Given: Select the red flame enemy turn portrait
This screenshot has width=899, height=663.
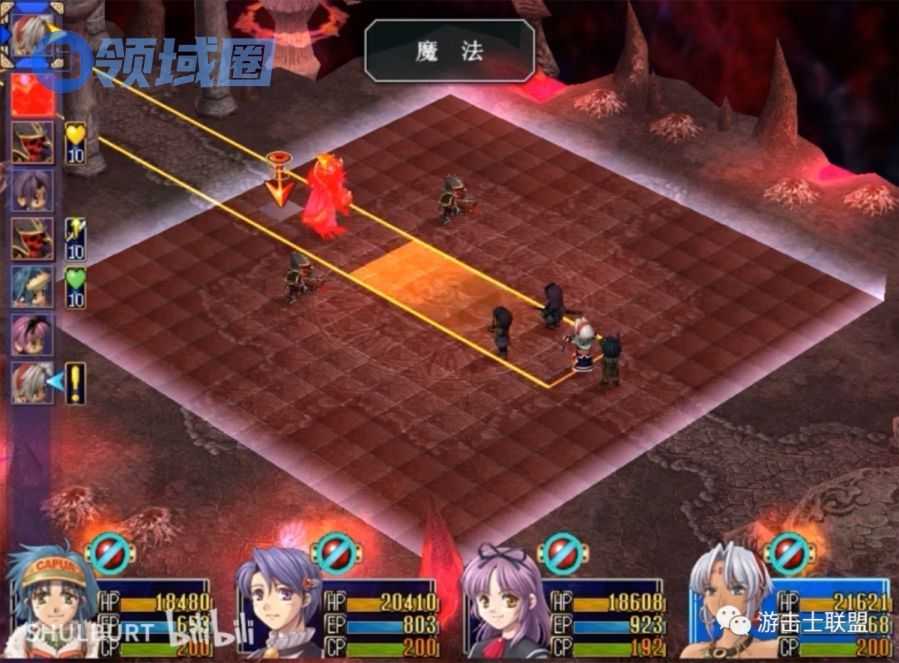Looking at the screenshot, I should point(32,92).
